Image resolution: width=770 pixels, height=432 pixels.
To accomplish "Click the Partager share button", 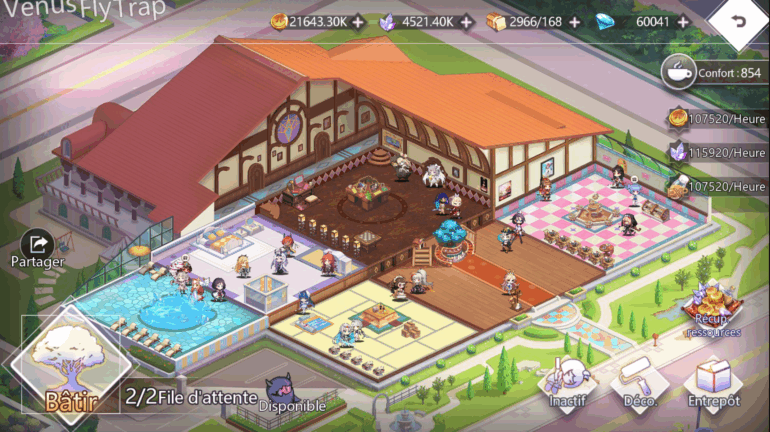I will click(38, 247).
